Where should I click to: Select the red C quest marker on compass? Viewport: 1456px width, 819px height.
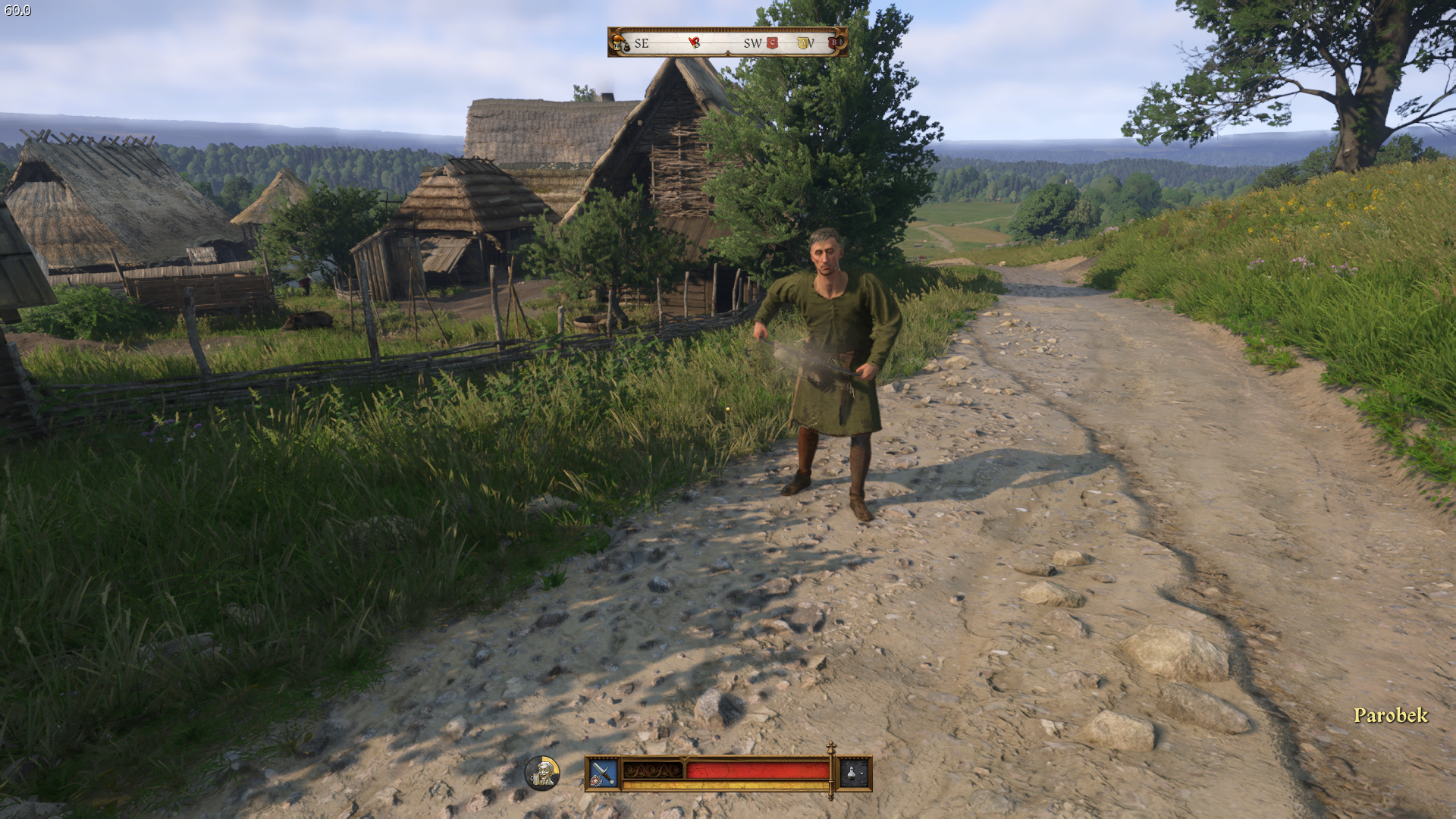(773, 43)
